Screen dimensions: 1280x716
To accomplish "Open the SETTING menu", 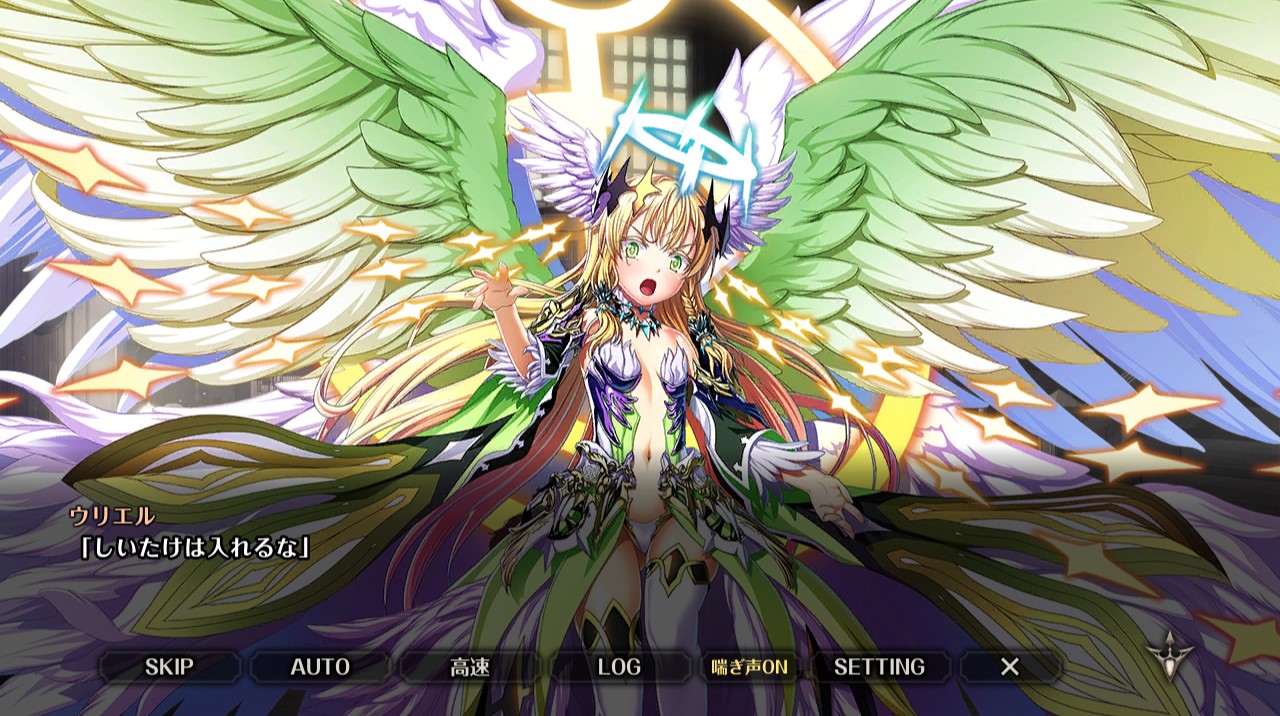I will pyautogui.click(x=879, y=667).
